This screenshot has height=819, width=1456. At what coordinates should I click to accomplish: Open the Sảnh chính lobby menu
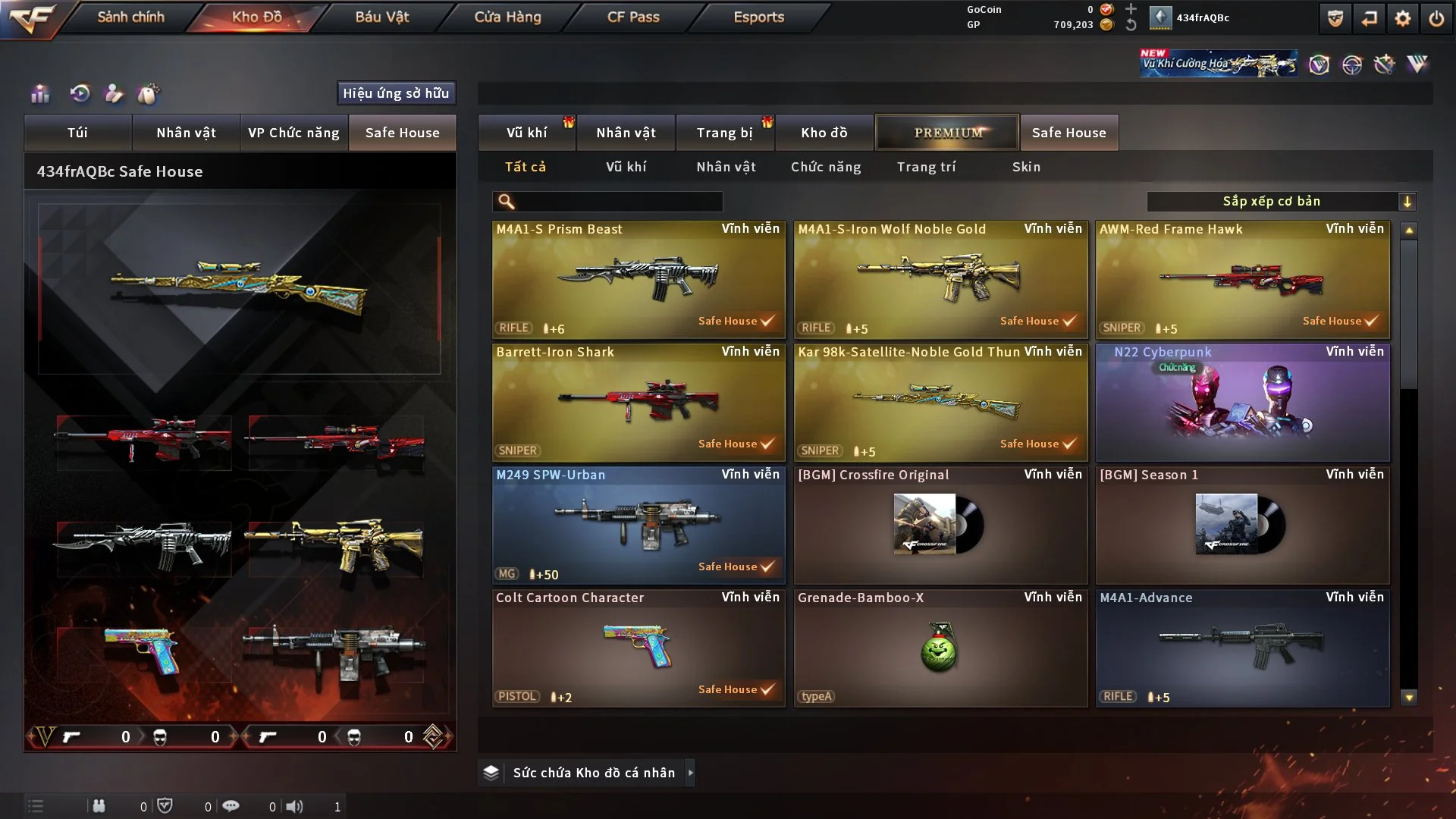pyautogui.click(x=130, y=17)
